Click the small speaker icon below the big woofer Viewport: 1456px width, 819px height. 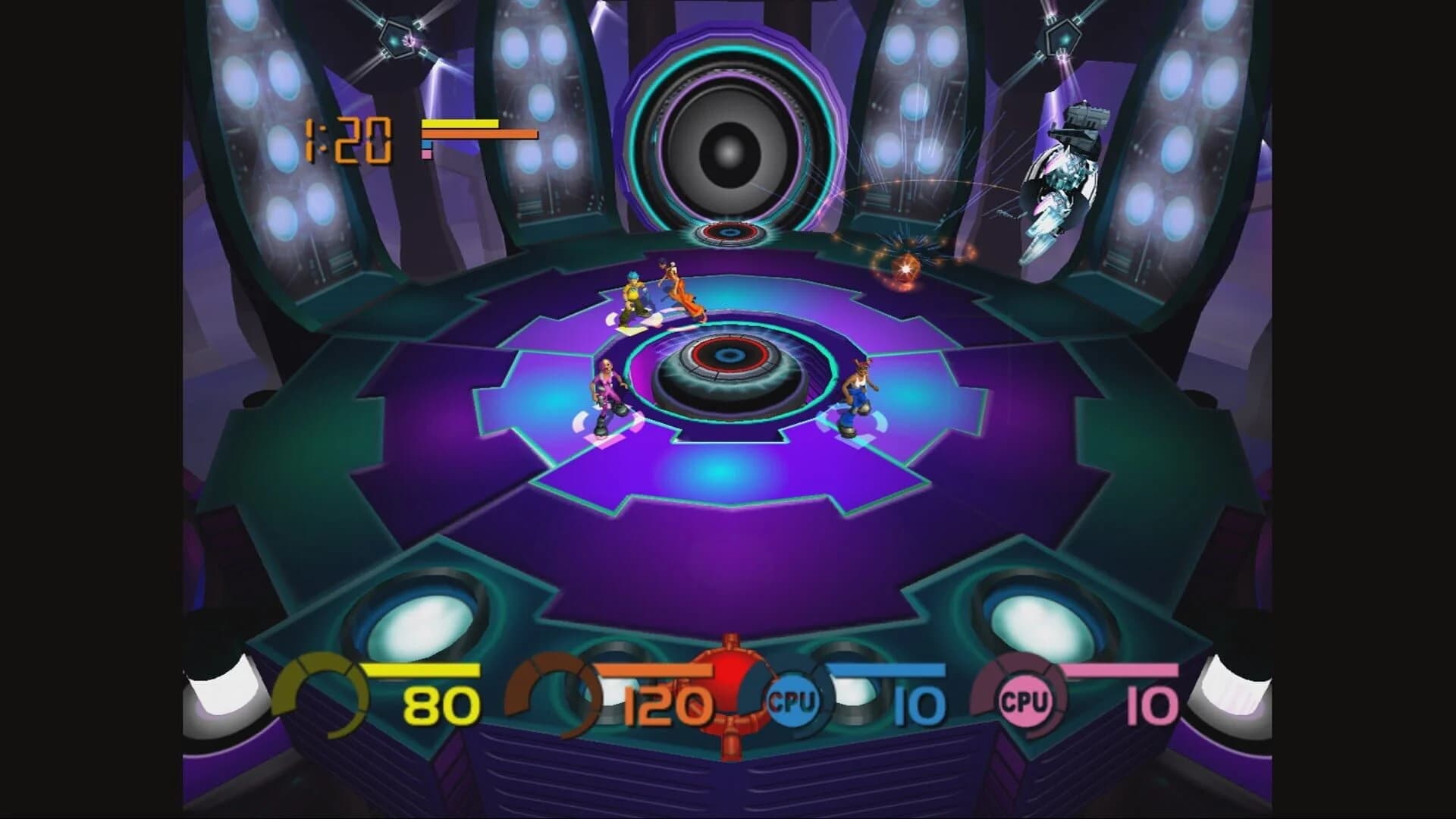pos(730,231)
